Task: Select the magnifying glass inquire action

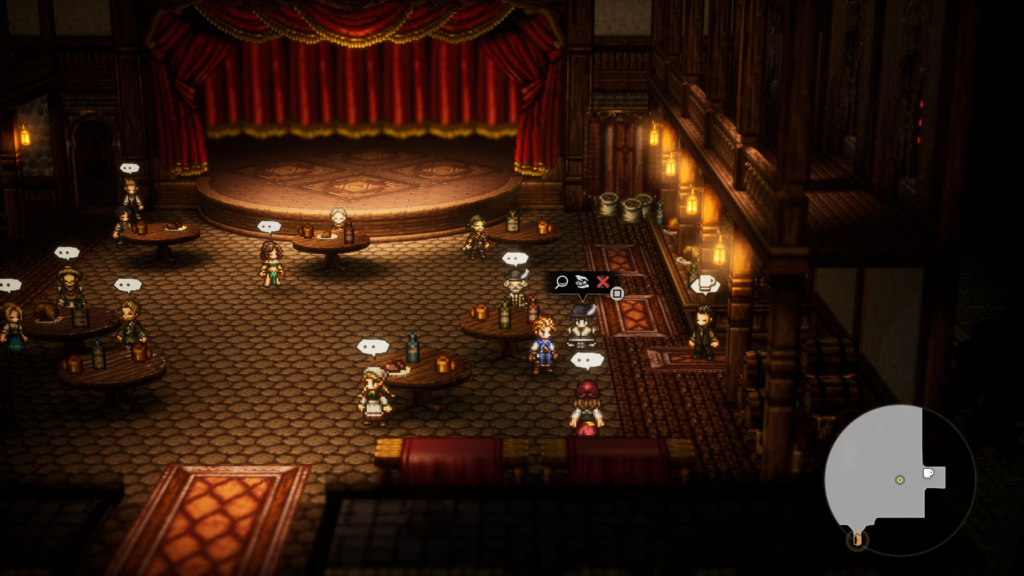Action: click(x=561, y=283)
